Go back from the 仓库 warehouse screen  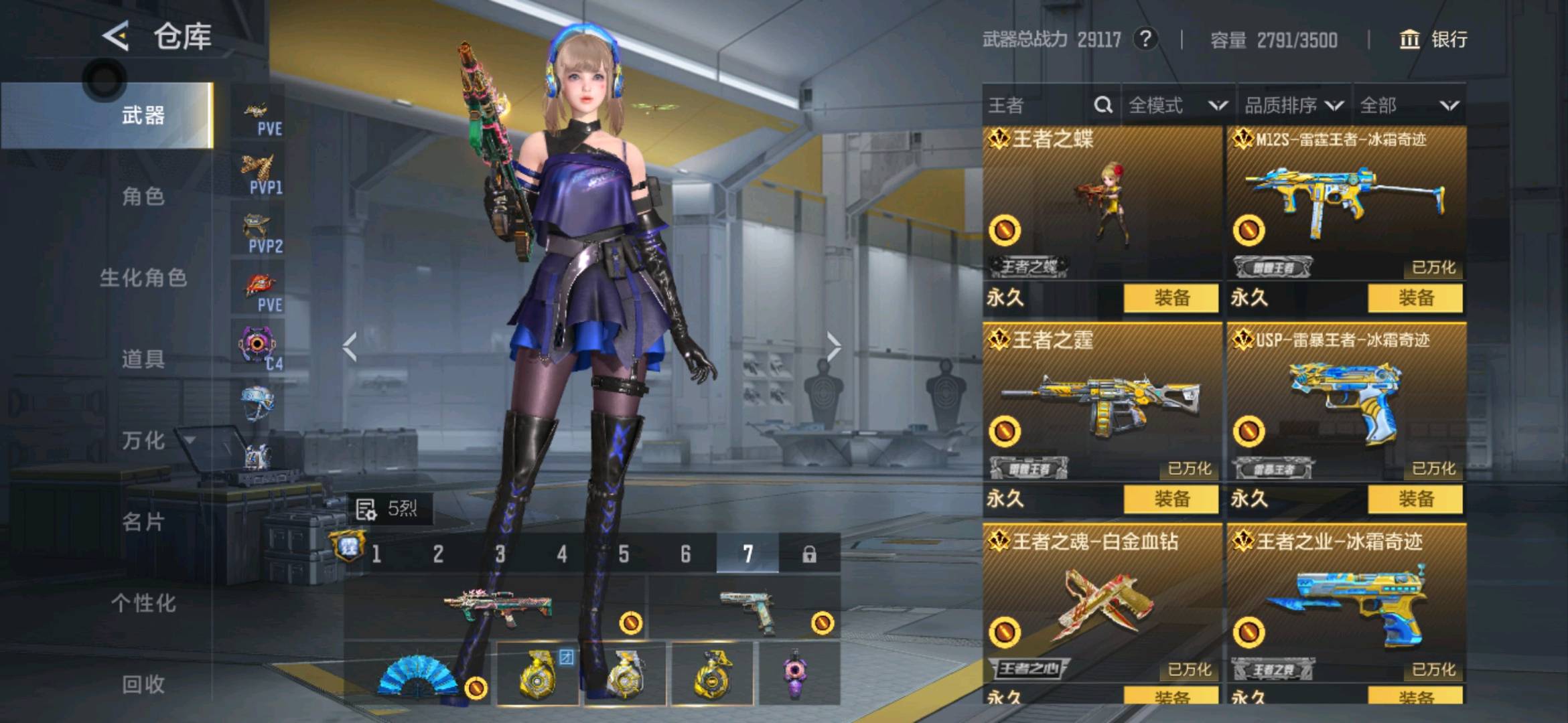click(116, 36)
